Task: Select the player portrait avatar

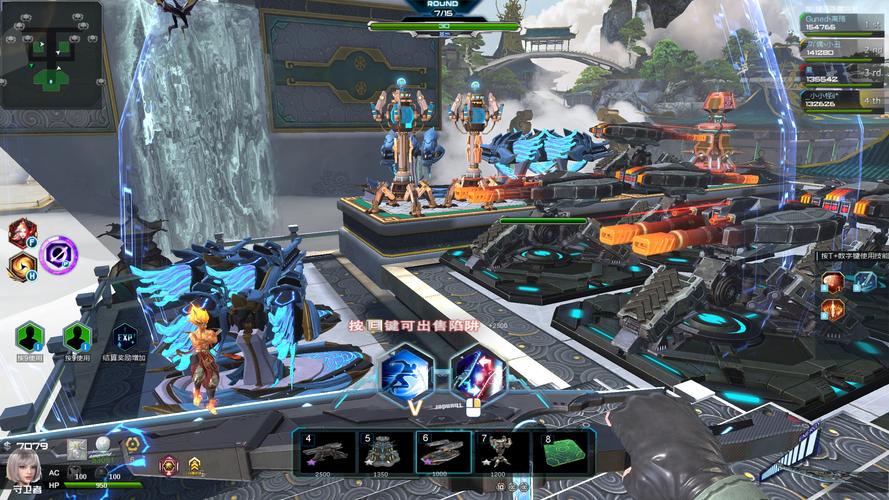Action: click(x=23, y=467)
